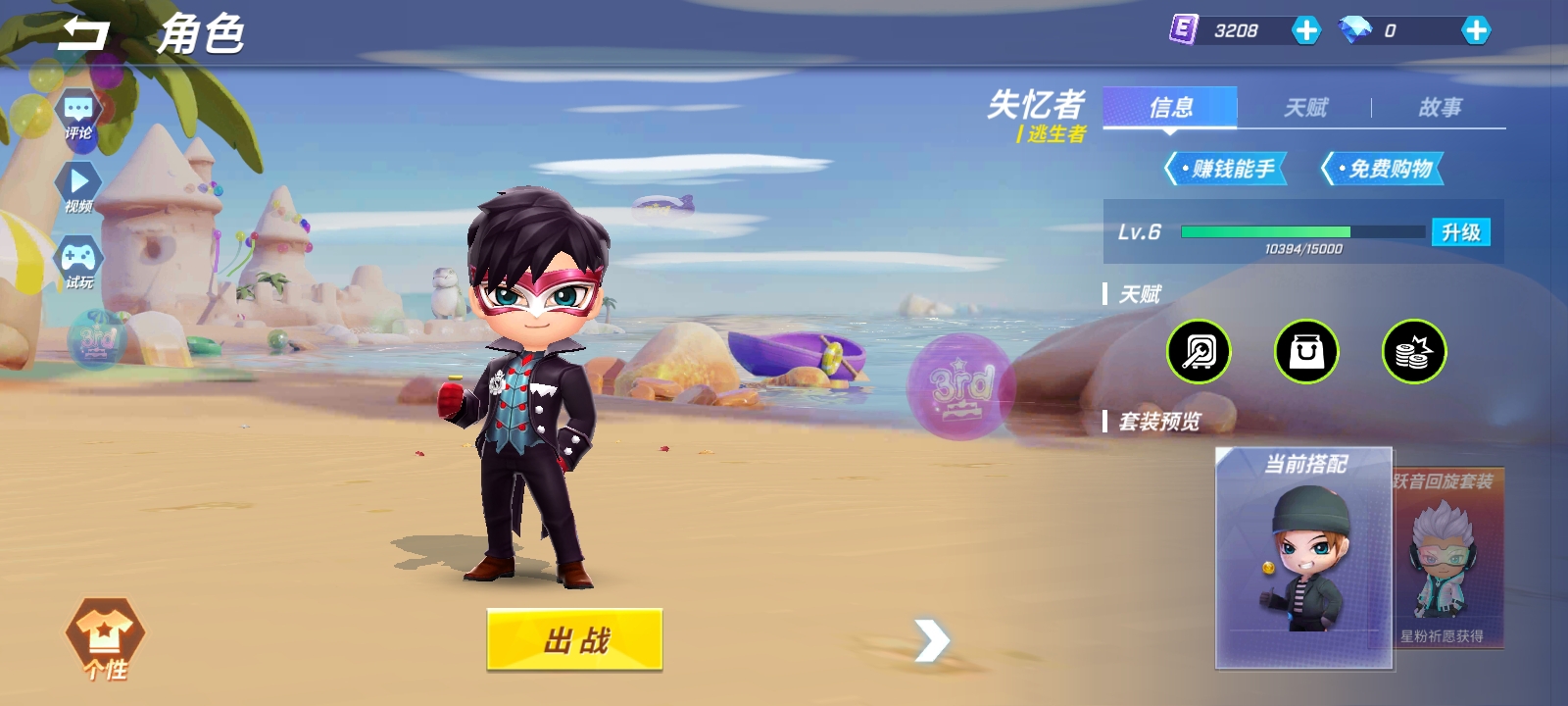The height and width of the screenshot is (706, 1568).
Task: Go to next character with right arrow
Action: [x=932, y=640]
